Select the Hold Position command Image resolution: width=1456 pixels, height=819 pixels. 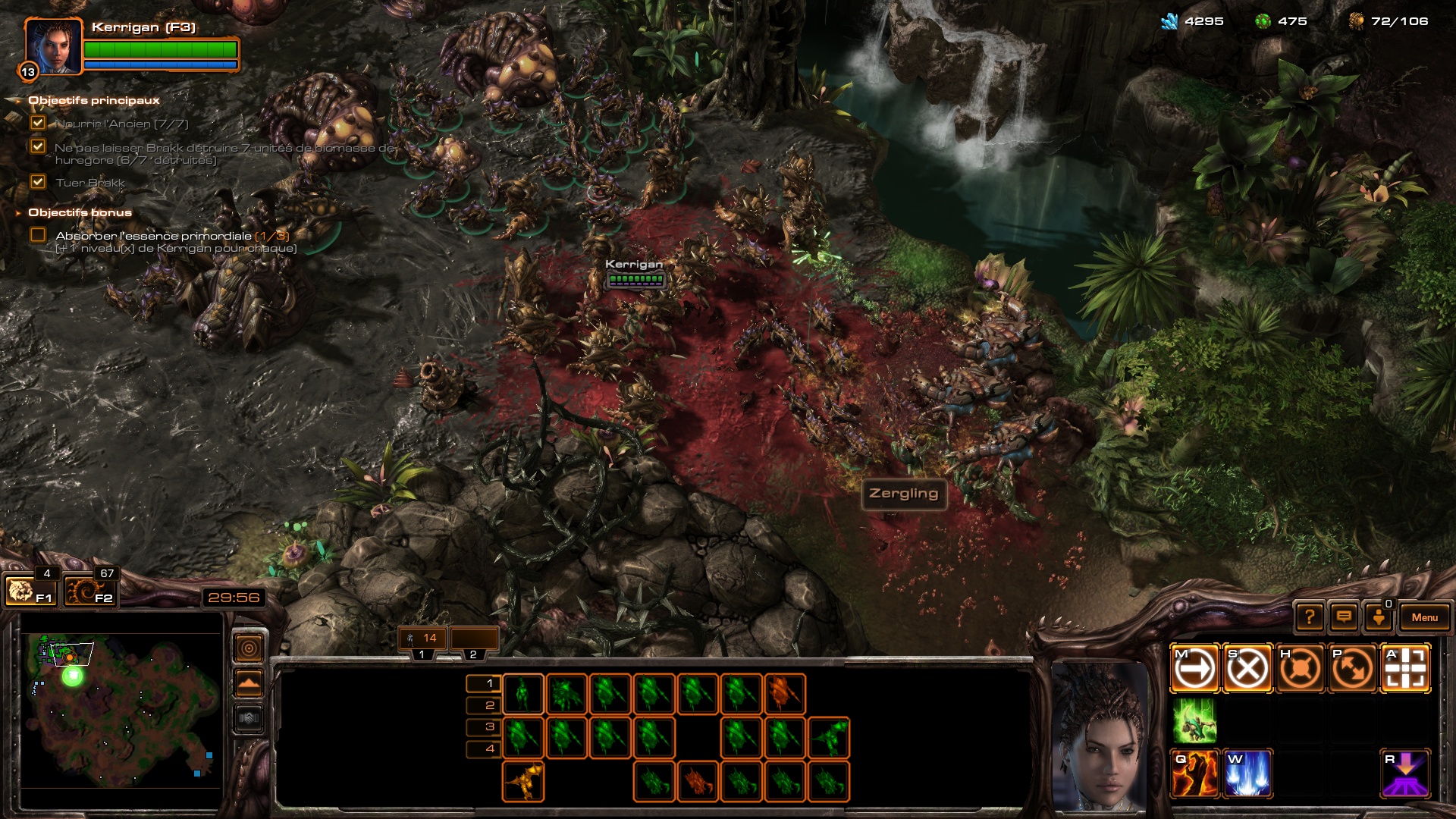[1300, 669]
